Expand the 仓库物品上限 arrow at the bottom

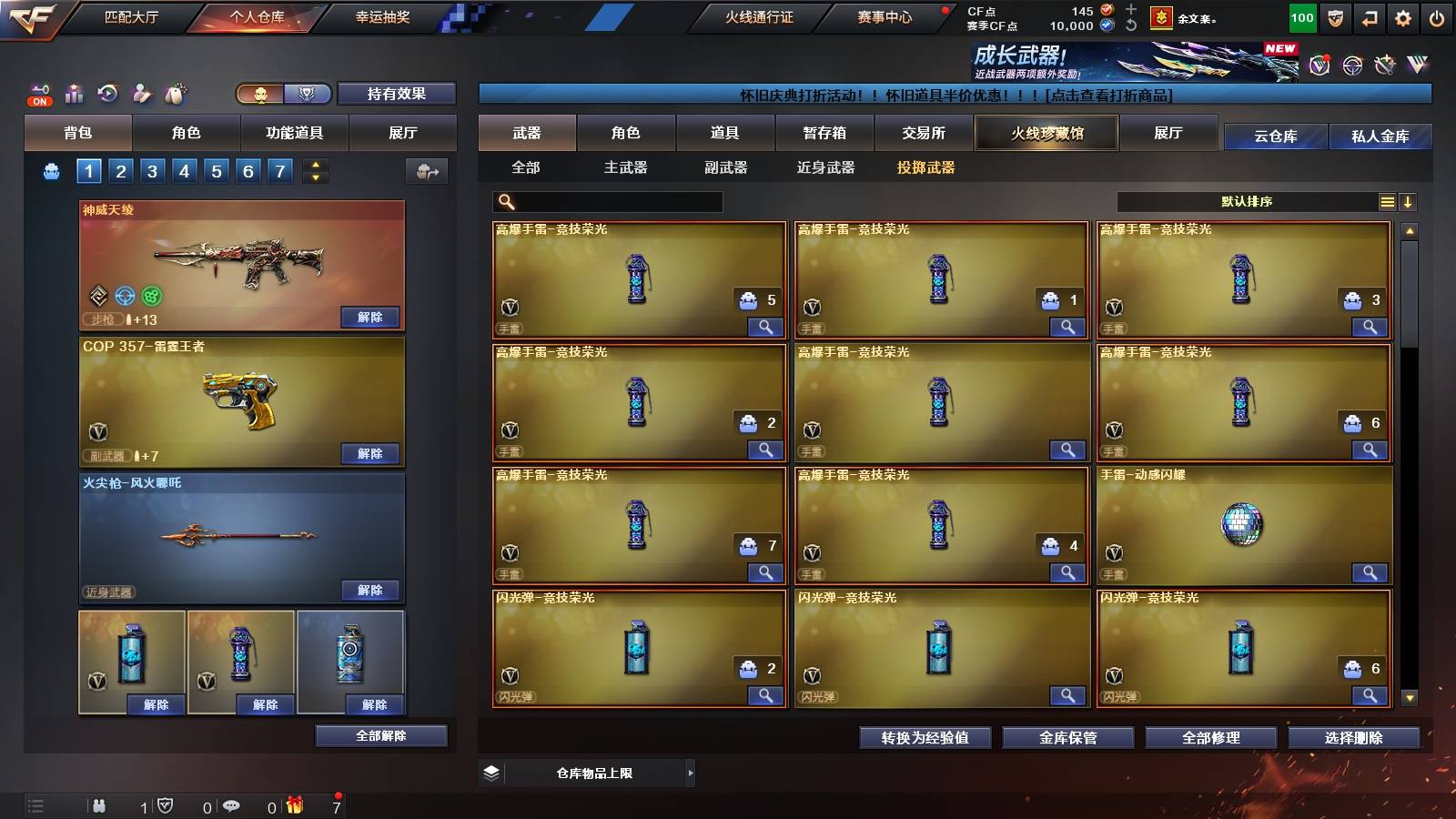(690, 773)
